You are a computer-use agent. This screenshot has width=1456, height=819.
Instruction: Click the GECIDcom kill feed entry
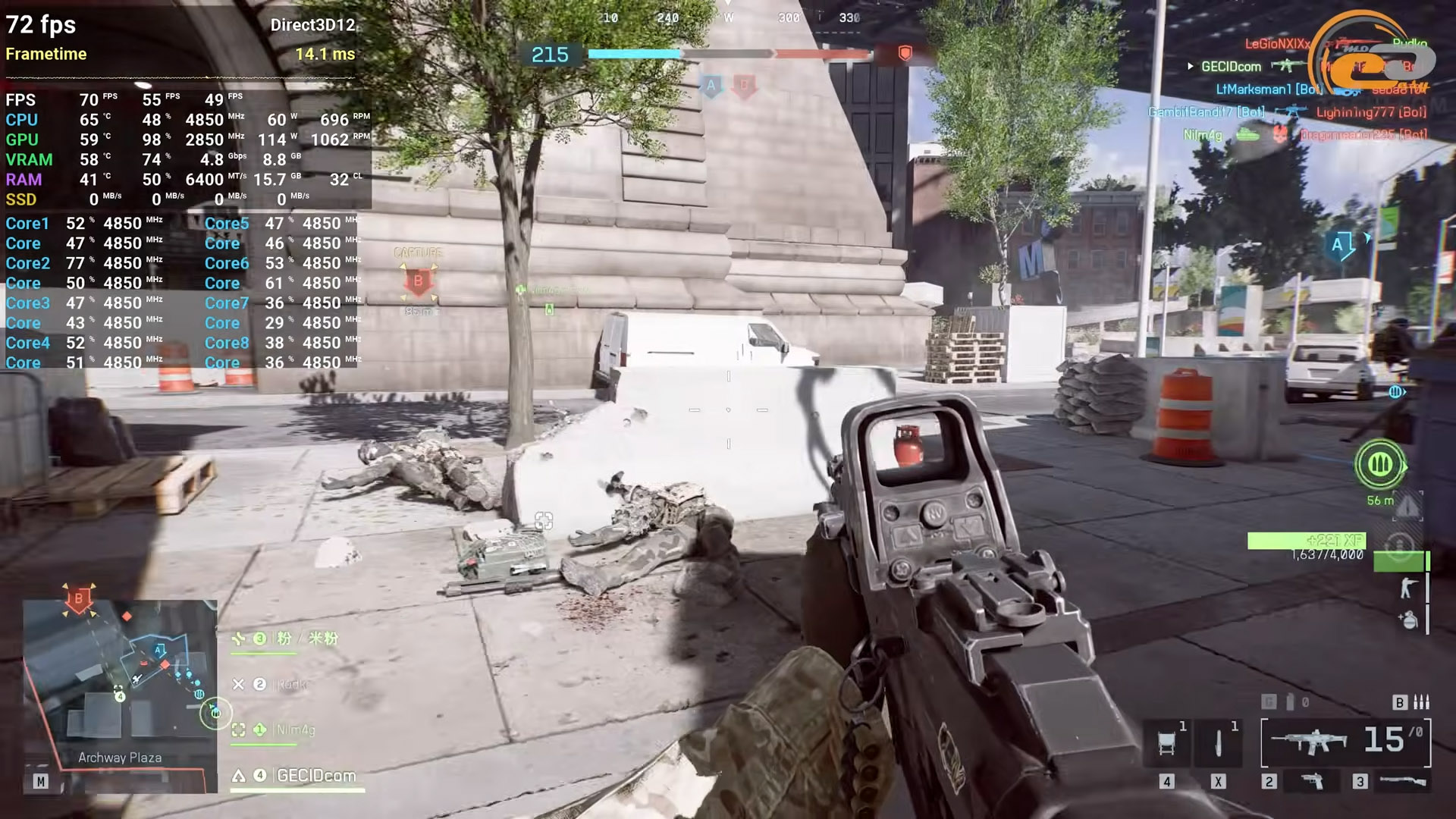1230,67
